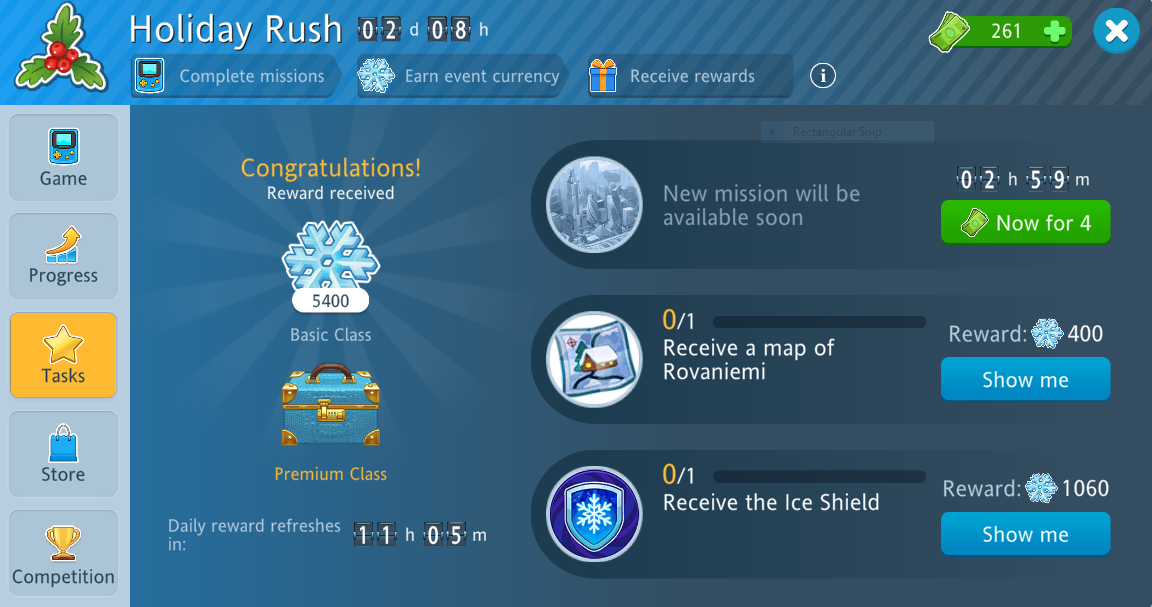
Task: Select the Rovaniemi map task icon
Action: 594,359
